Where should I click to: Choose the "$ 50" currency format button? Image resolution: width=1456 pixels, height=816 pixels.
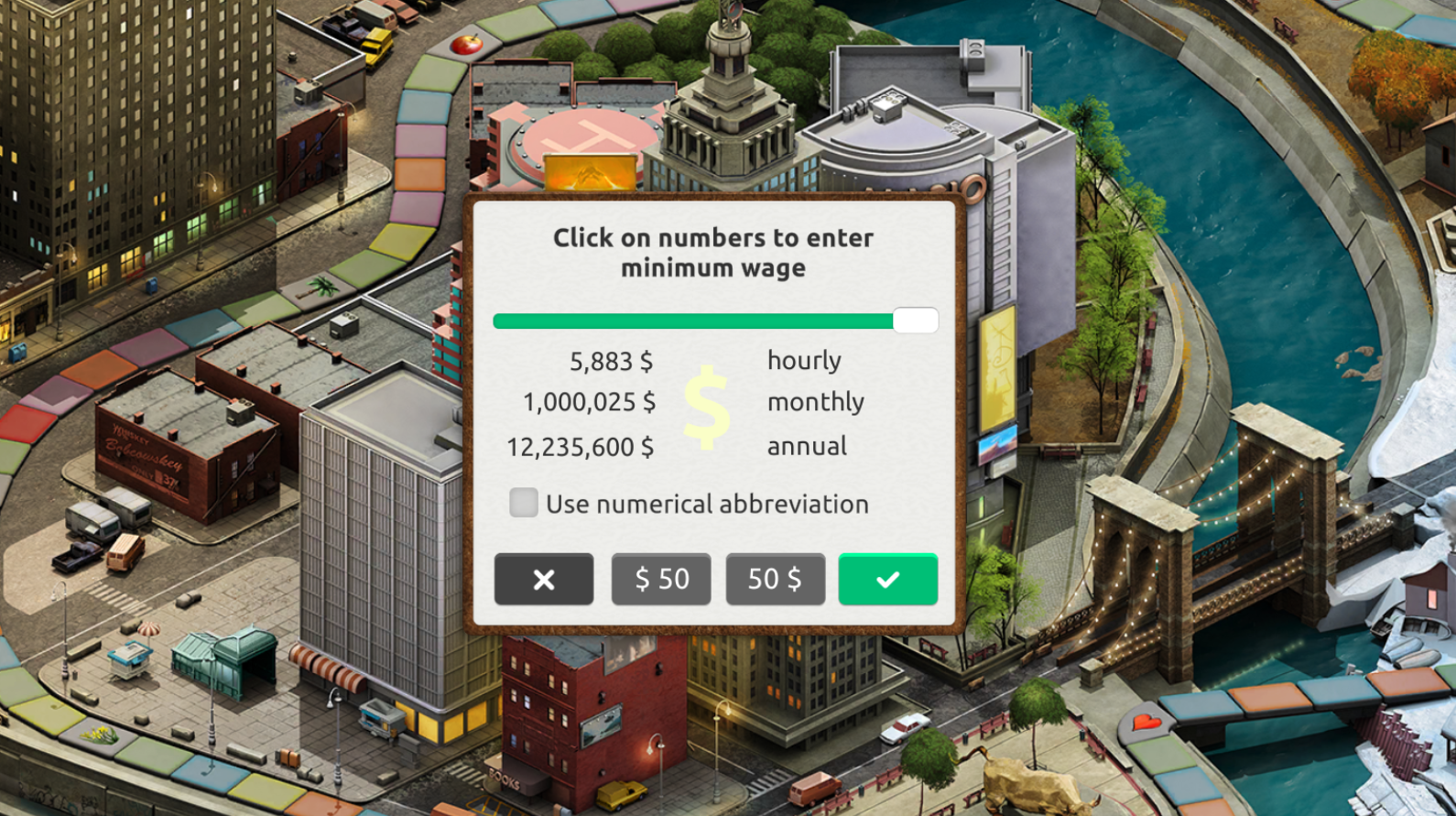661,579
